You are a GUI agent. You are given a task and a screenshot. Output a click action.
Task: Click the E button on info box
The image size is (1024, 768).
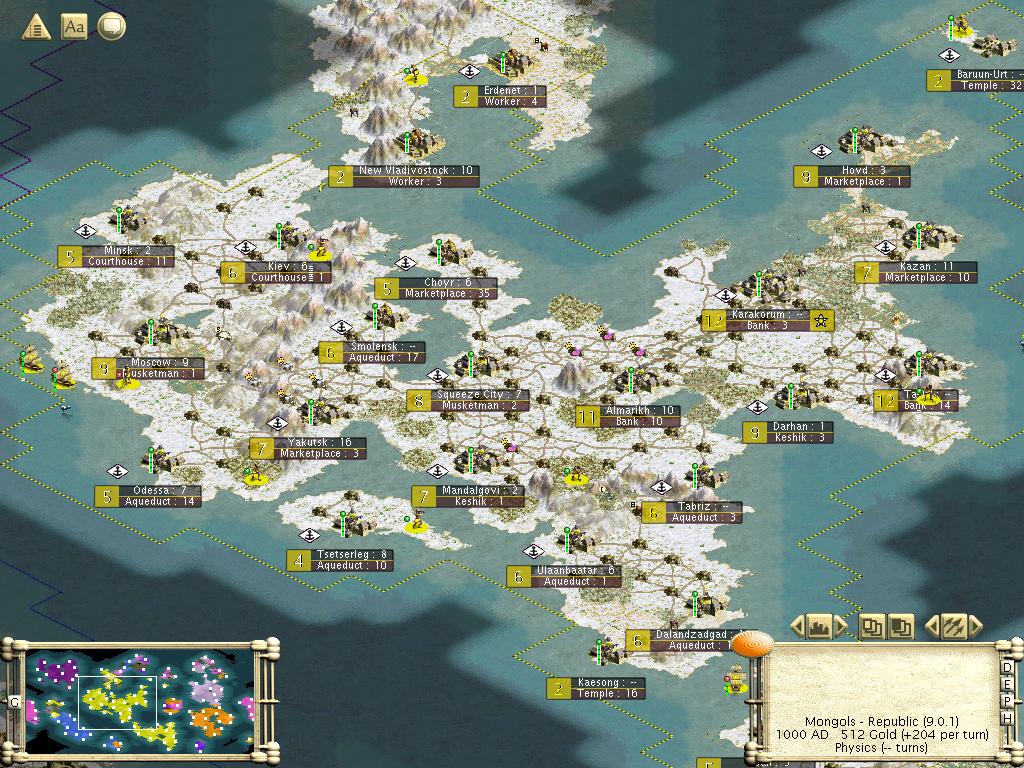[1007, 686]
